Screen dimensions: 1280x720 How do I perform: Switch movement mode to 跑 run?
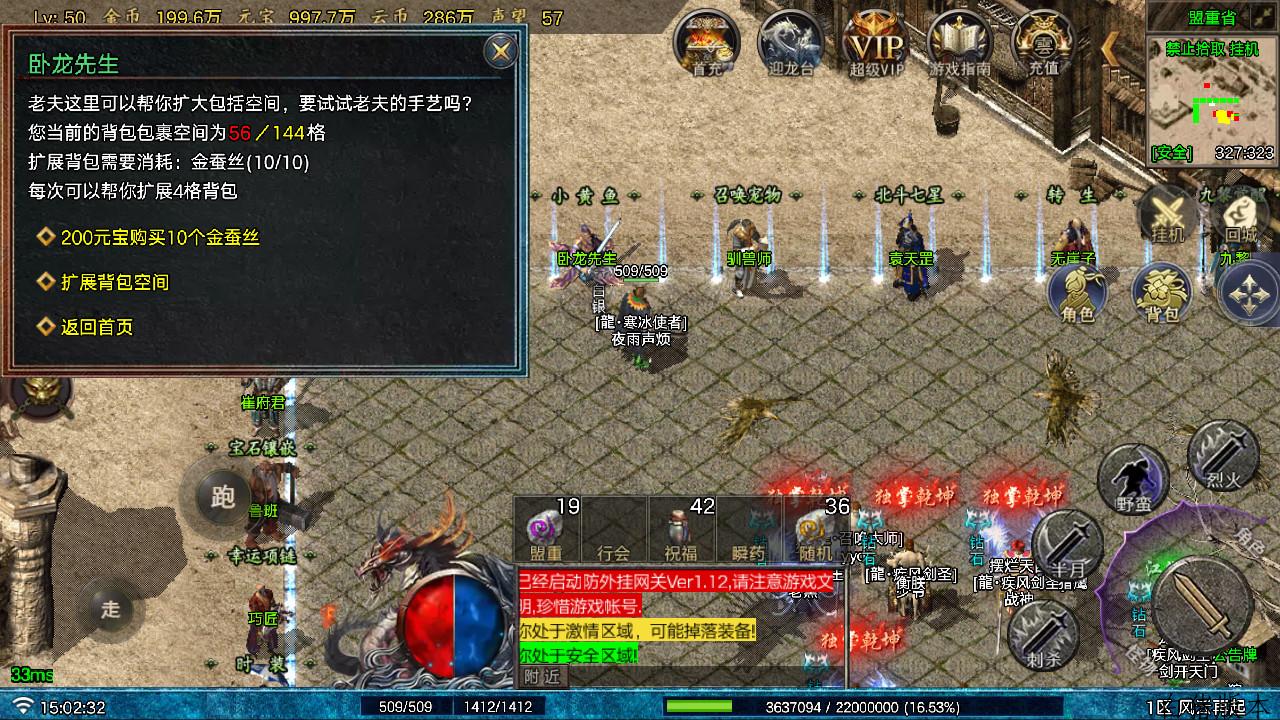click(222, 497)
